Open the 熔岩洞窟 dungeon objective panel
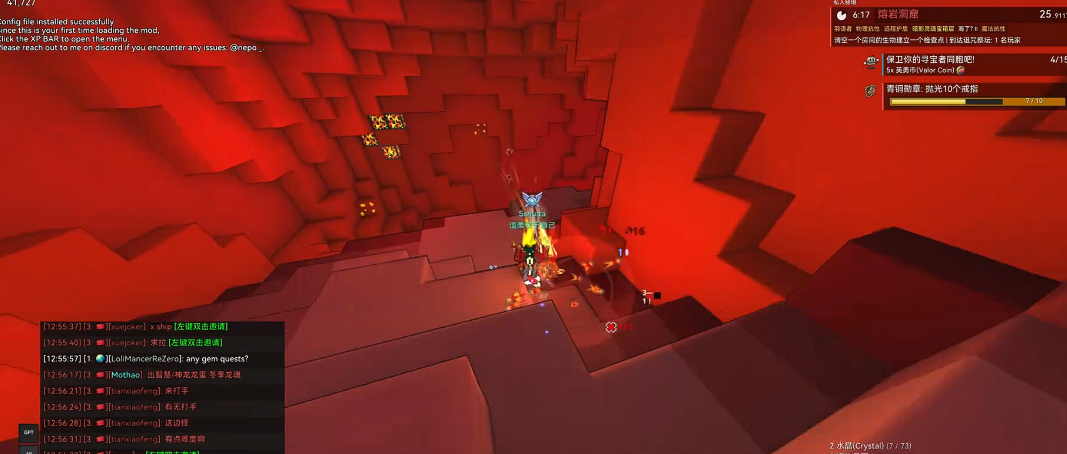The width and height of the screenshot is (1067, 454). click(x=900, y=15)
